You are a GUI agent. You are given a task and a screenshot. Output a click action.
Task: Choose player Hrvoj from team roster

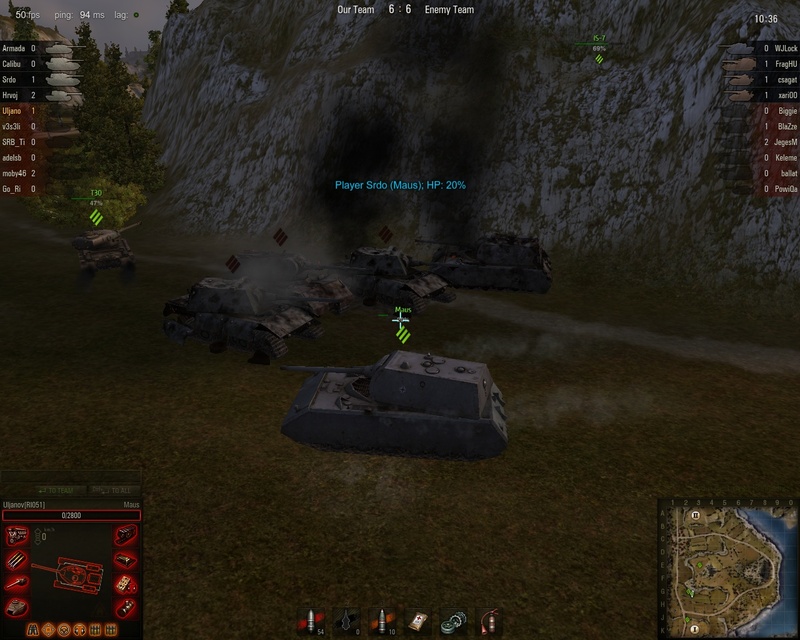click(14, 95)
